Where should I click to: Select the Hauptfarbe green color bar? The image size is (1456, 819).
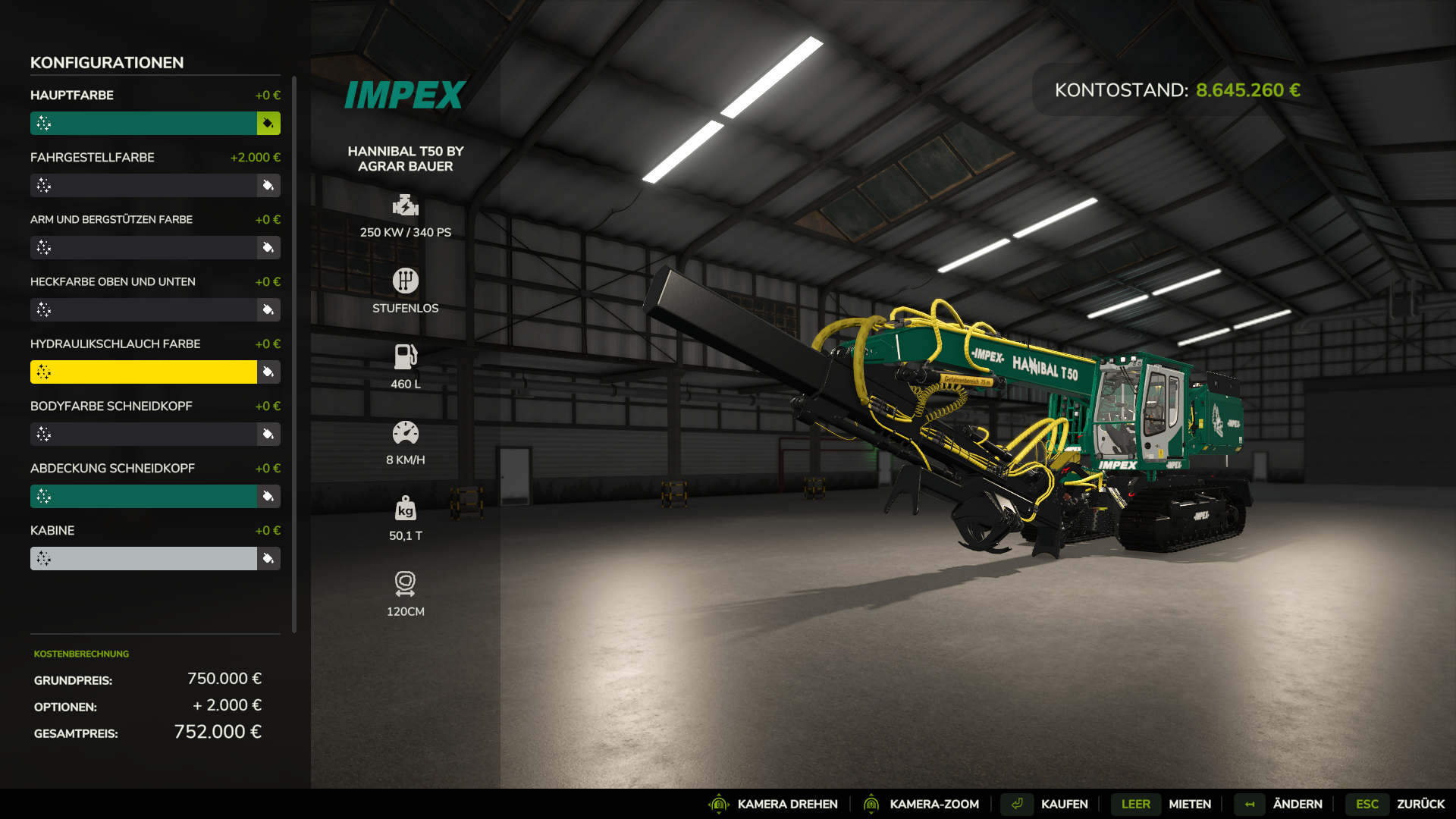(144, 123)
